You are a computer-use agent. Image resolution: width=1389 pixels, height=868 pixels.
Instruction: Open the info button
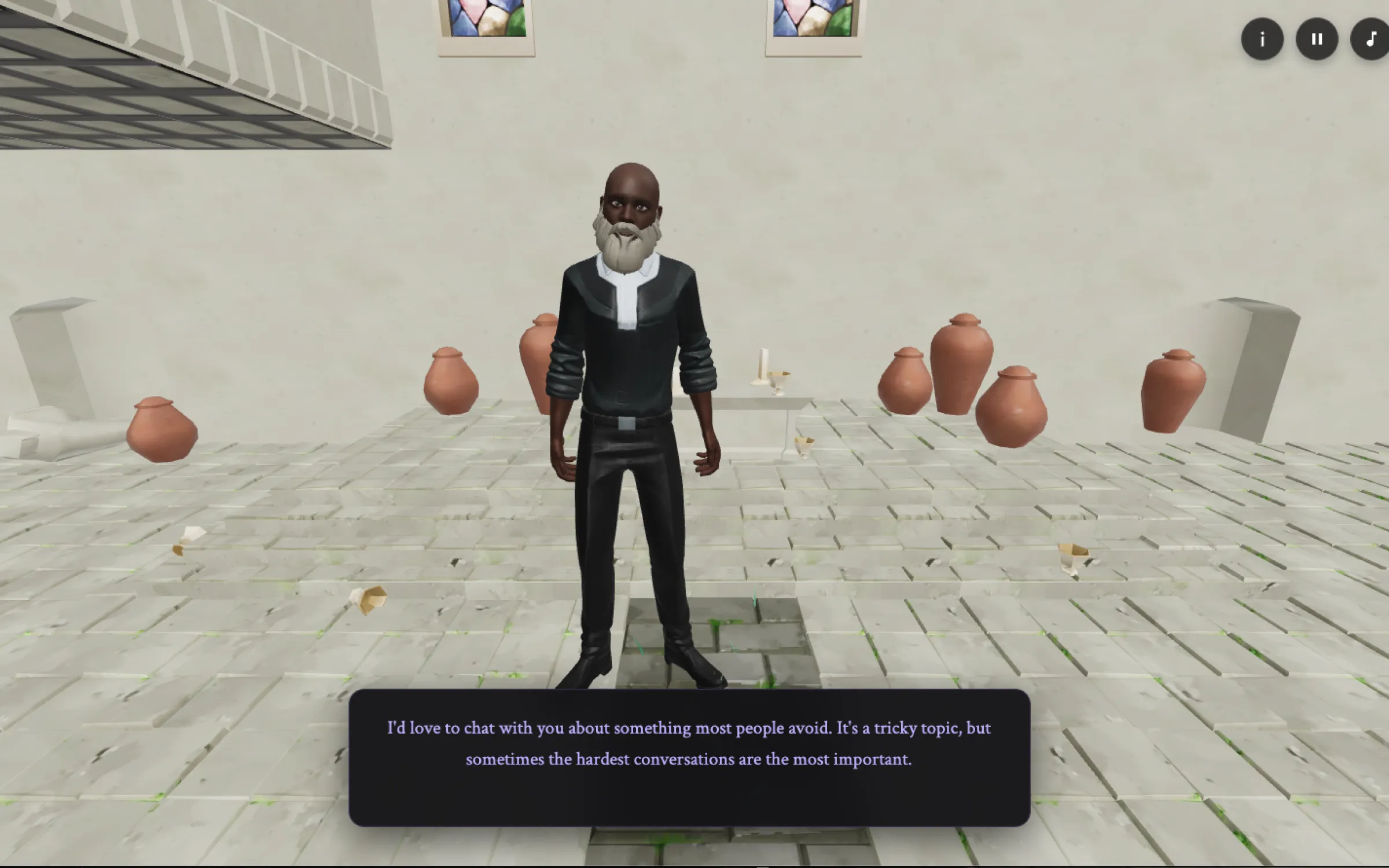click(1262, 39)
